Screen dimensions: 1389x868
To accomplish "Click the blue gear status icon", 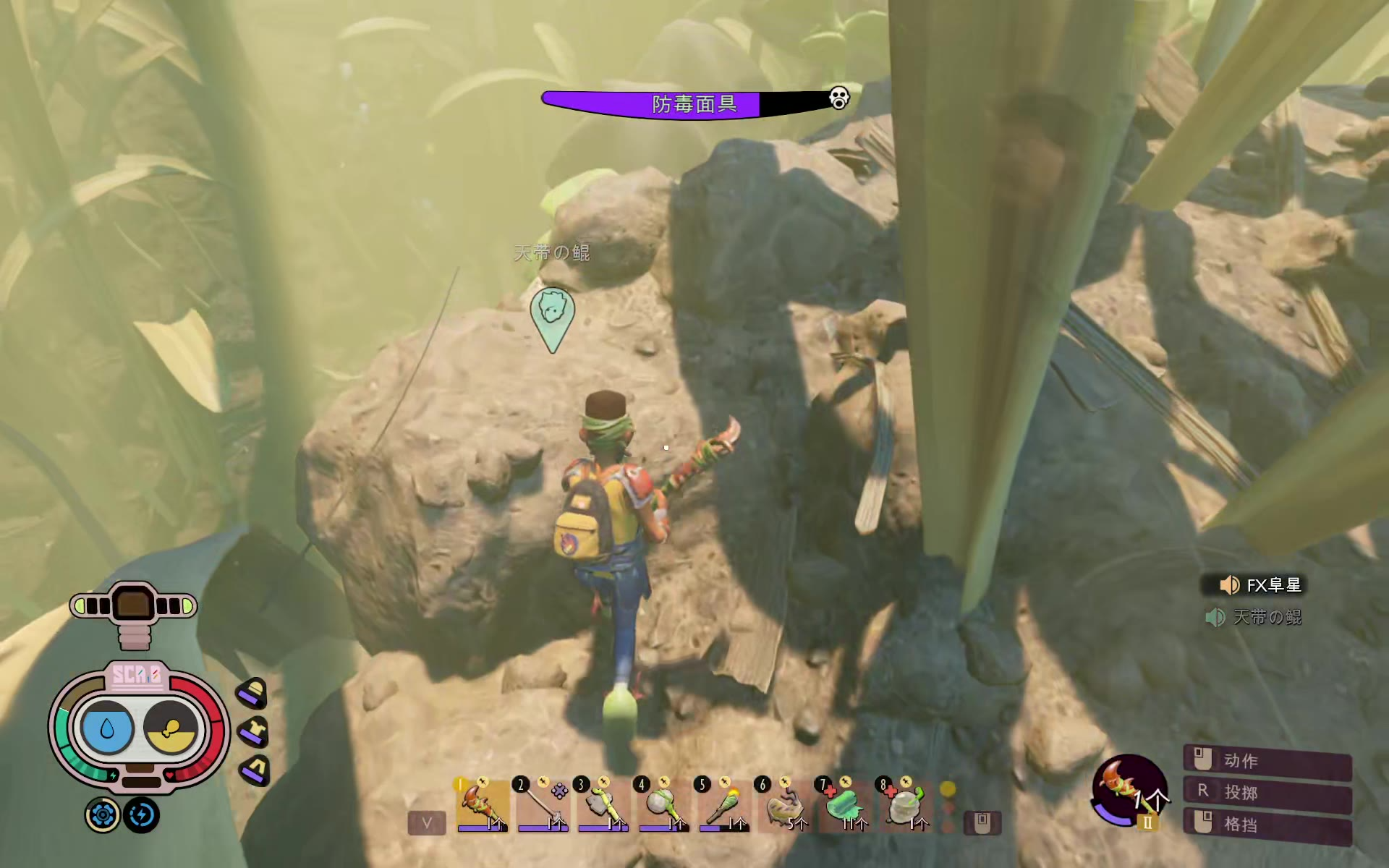I will click(x=103, y=815).
